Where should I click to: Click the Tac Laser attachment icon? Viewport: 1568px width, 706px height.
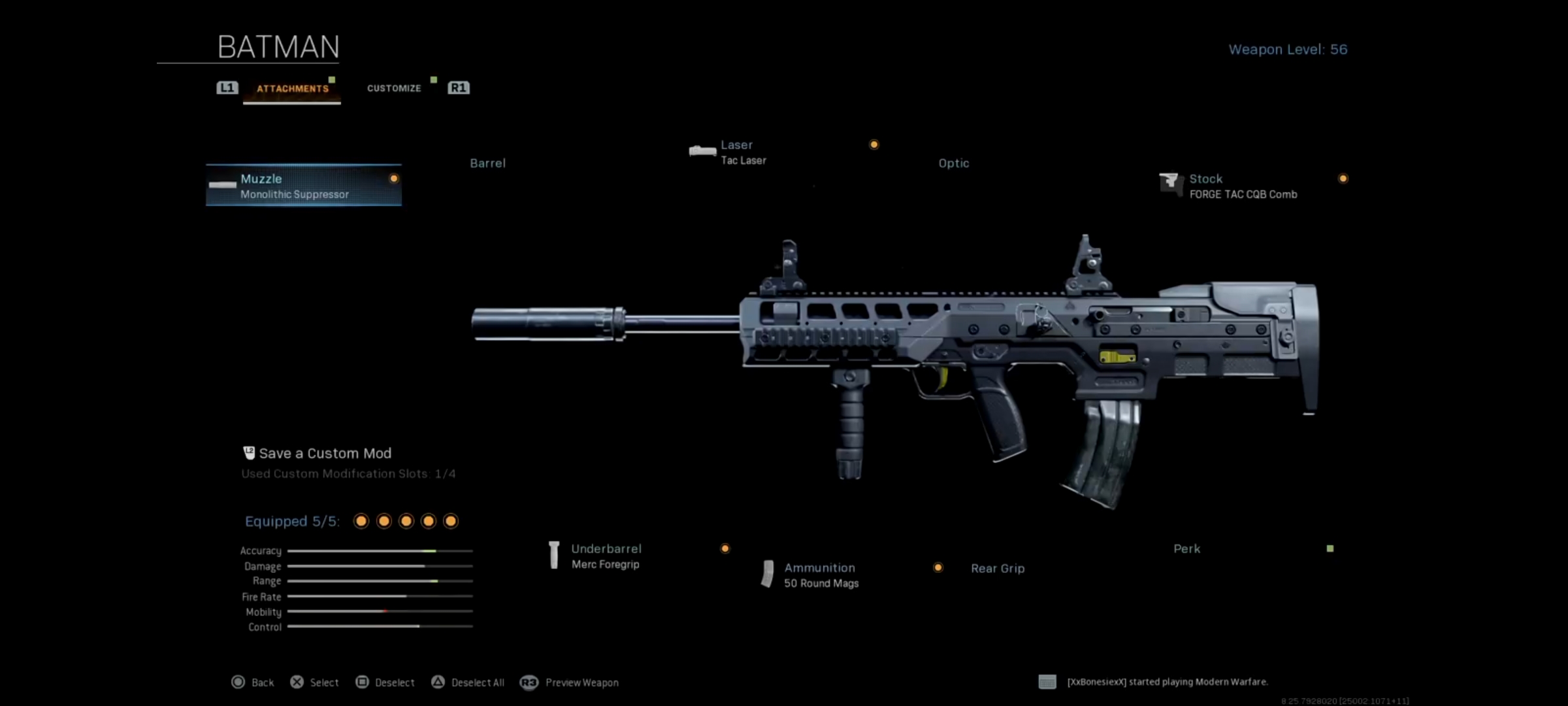(703, 150)
